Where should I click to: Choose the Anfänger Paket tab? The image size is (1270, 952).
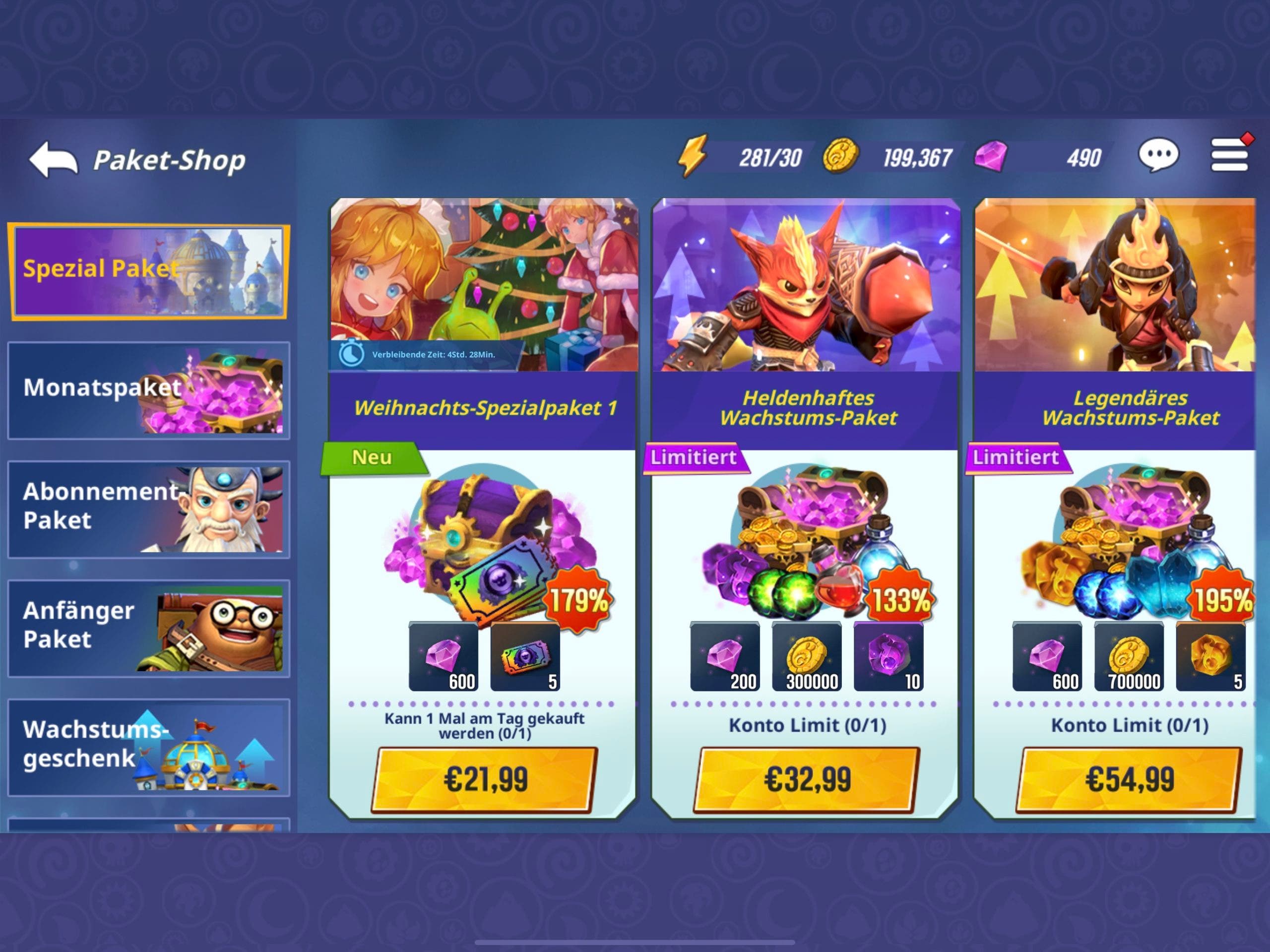tap(148, 628)
